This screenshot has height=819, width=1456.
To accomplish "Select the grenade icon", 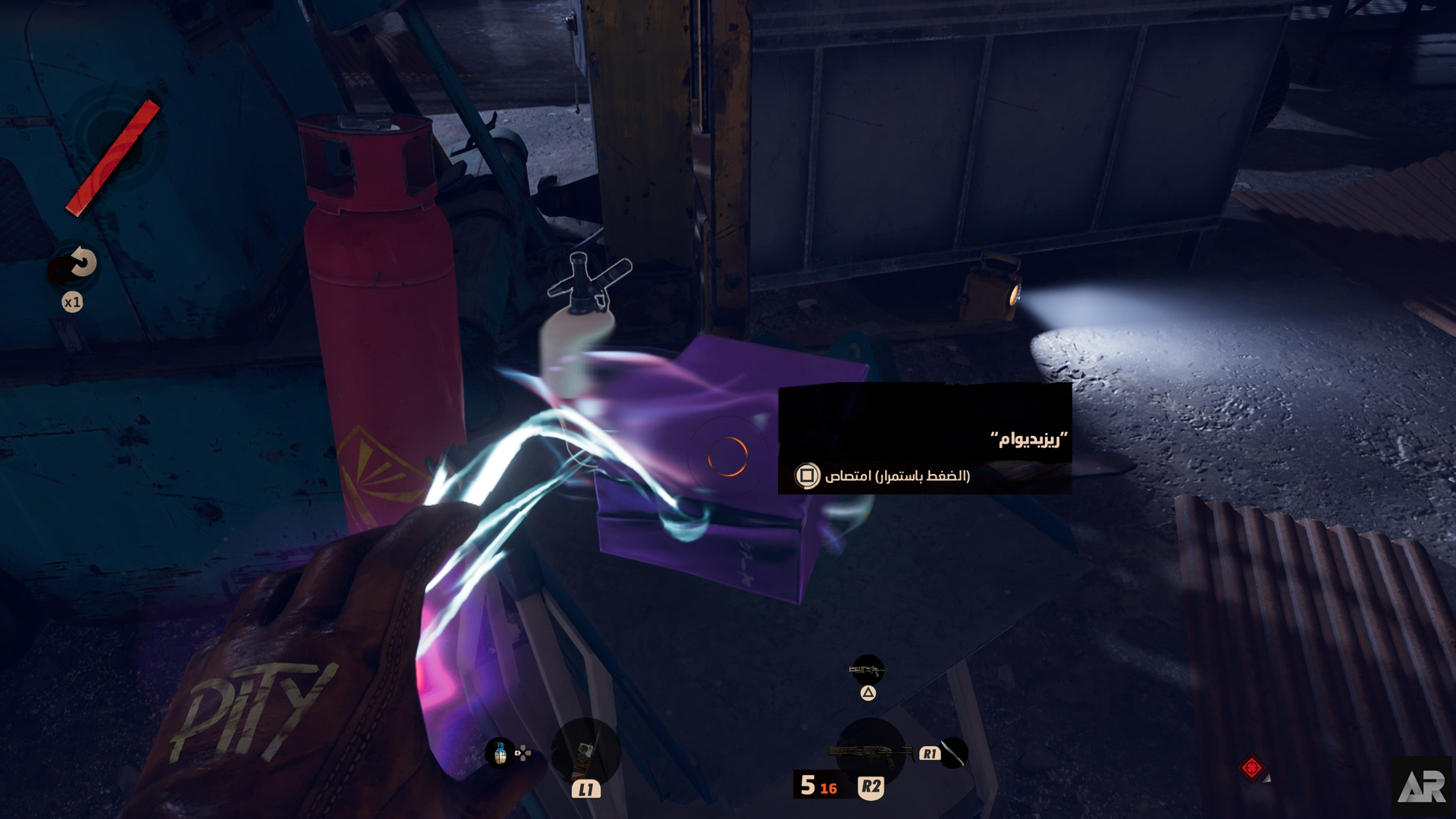I will coord(500,753).
